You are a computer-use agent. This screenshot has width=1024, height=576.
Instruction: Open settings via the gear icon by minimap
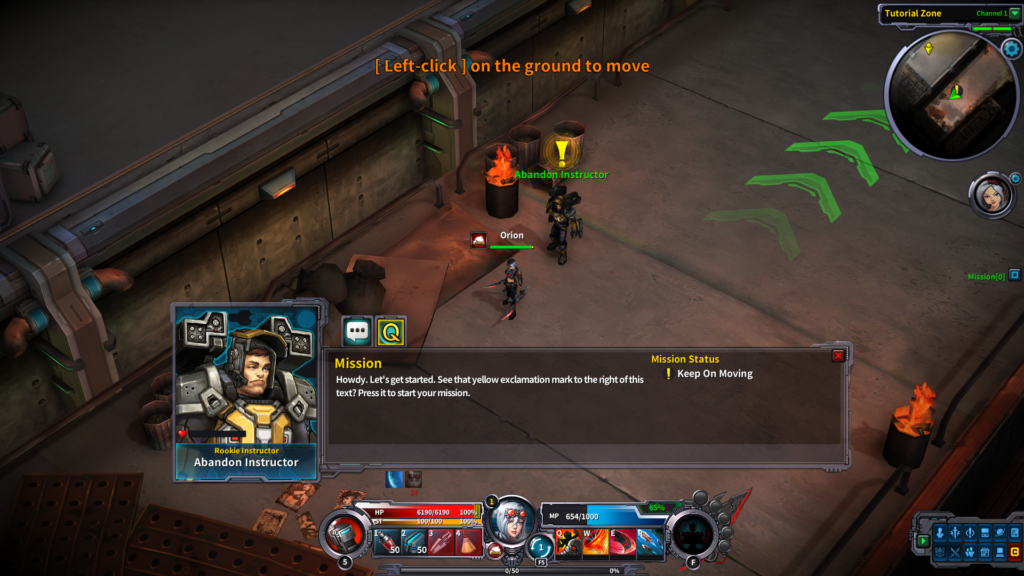[x=1009, y=48]
